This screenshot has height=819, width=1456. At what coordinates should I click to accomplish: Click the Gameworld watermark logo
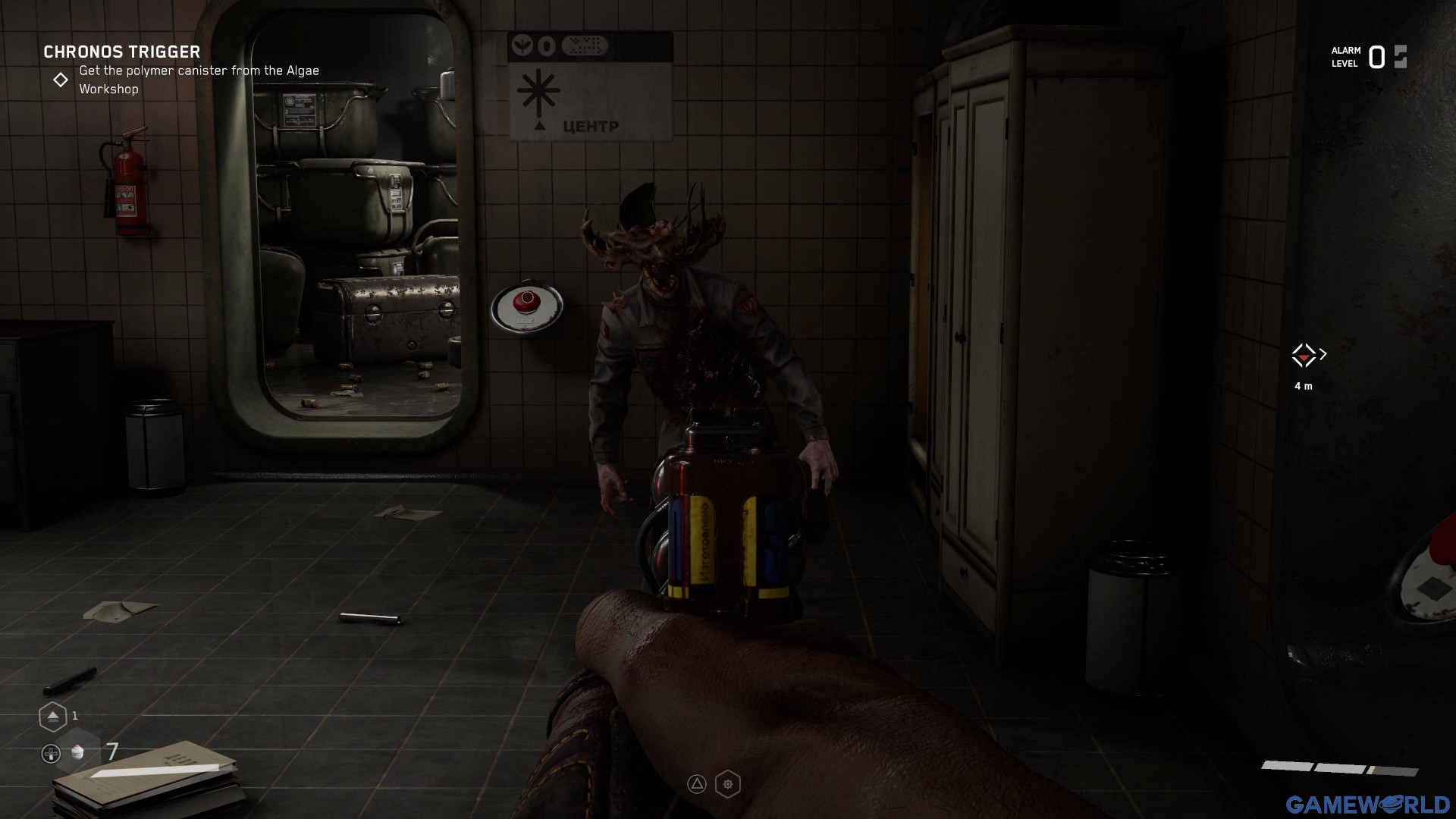pos(1367,804)
